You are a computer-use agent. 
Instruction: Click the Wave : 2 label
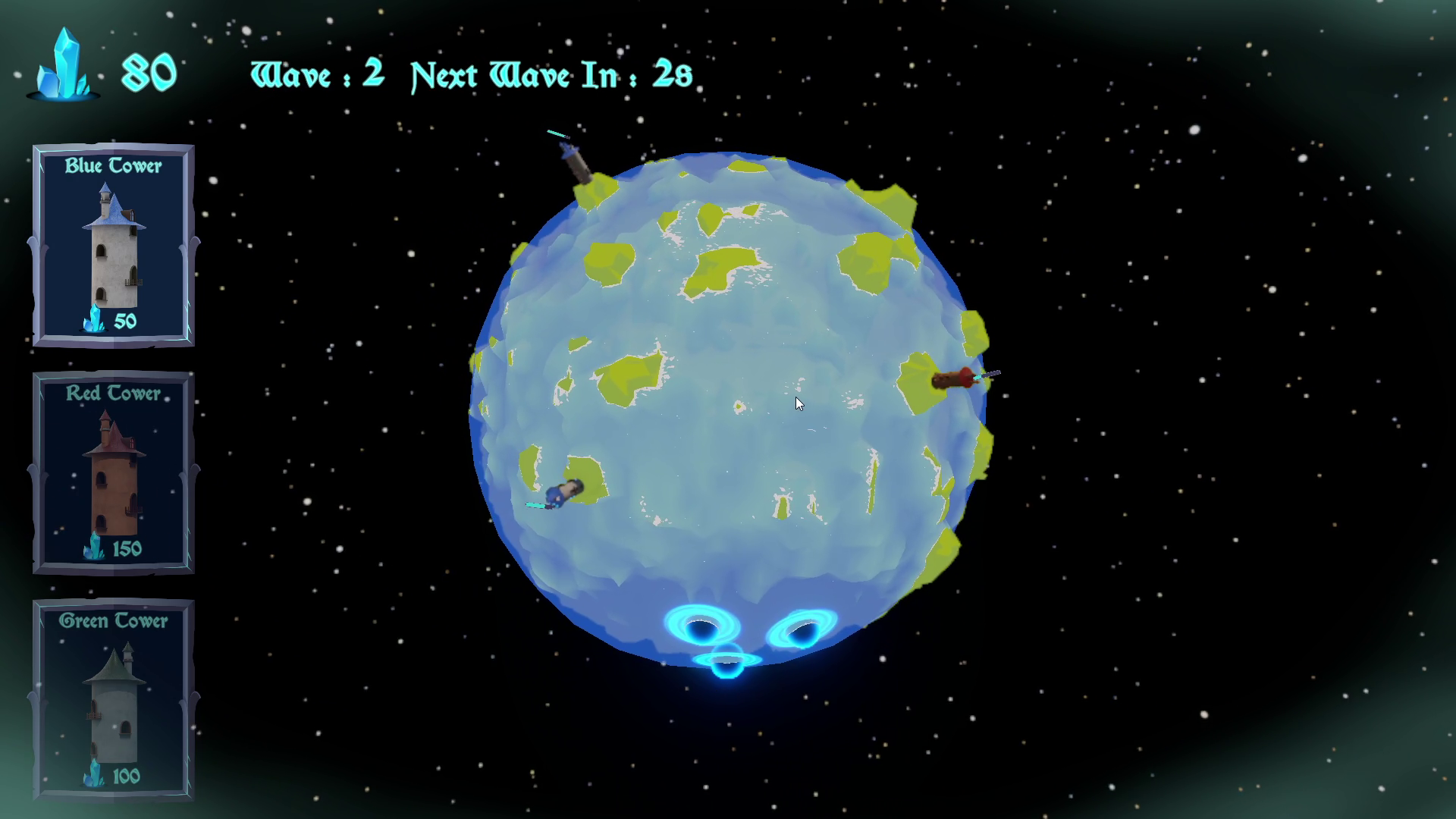coord(317,74)
